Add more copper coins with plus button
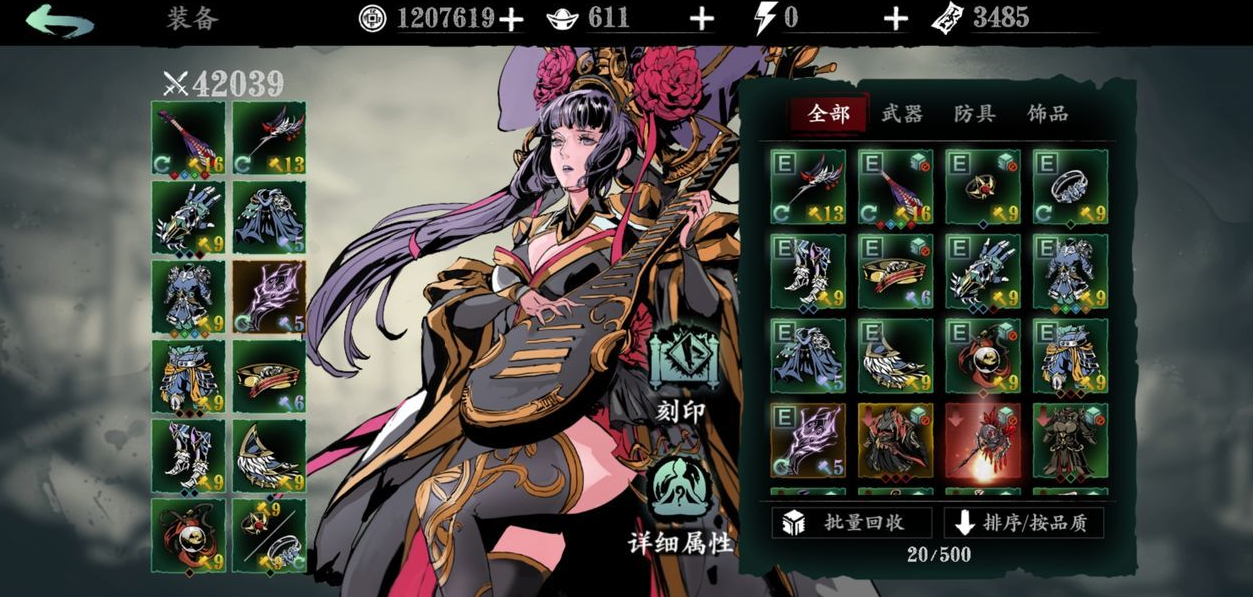 511,19
